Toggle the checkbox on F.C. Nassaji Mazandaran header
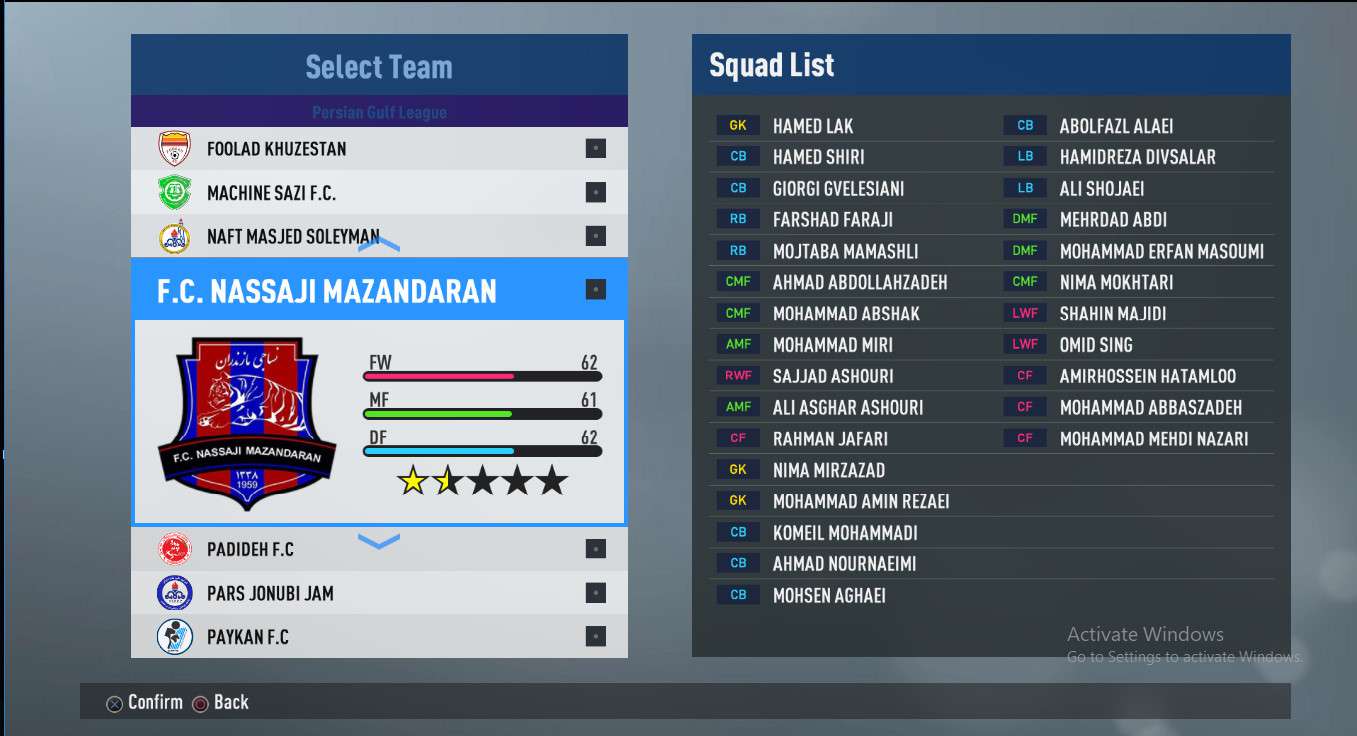 (595, 290)
